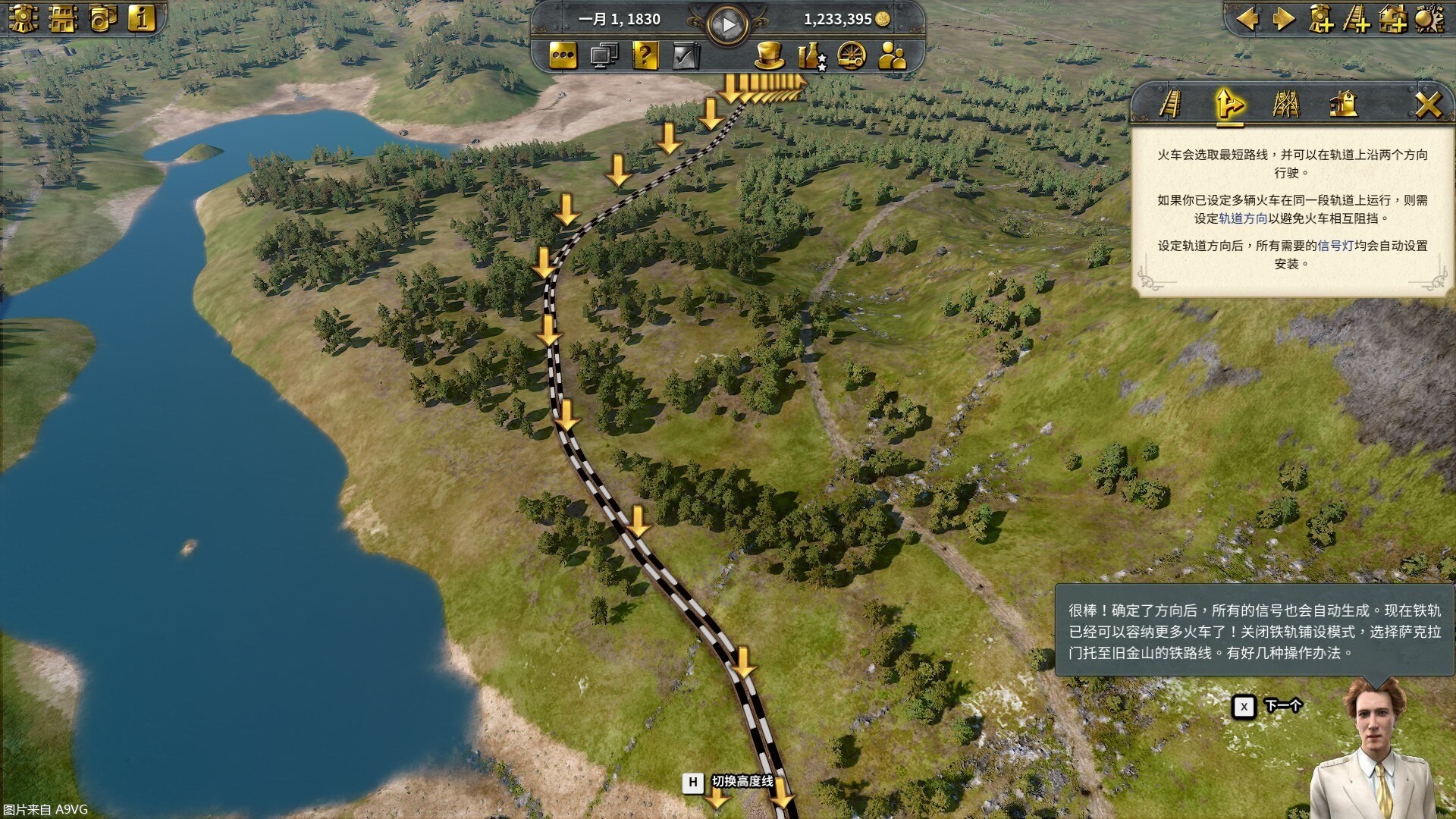Screen dimensions: 1456x819
Task: Open the research flask icon
Action: point(811,55)
